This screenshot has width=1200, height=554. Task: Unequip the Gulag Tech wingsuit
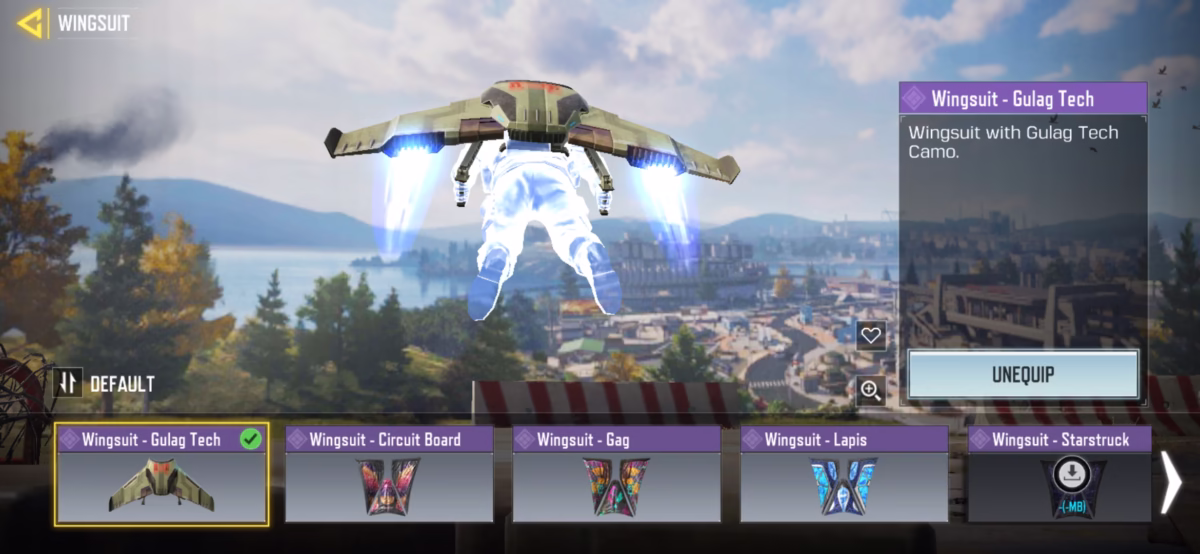pyautogui.click(x=1022, y=375)
